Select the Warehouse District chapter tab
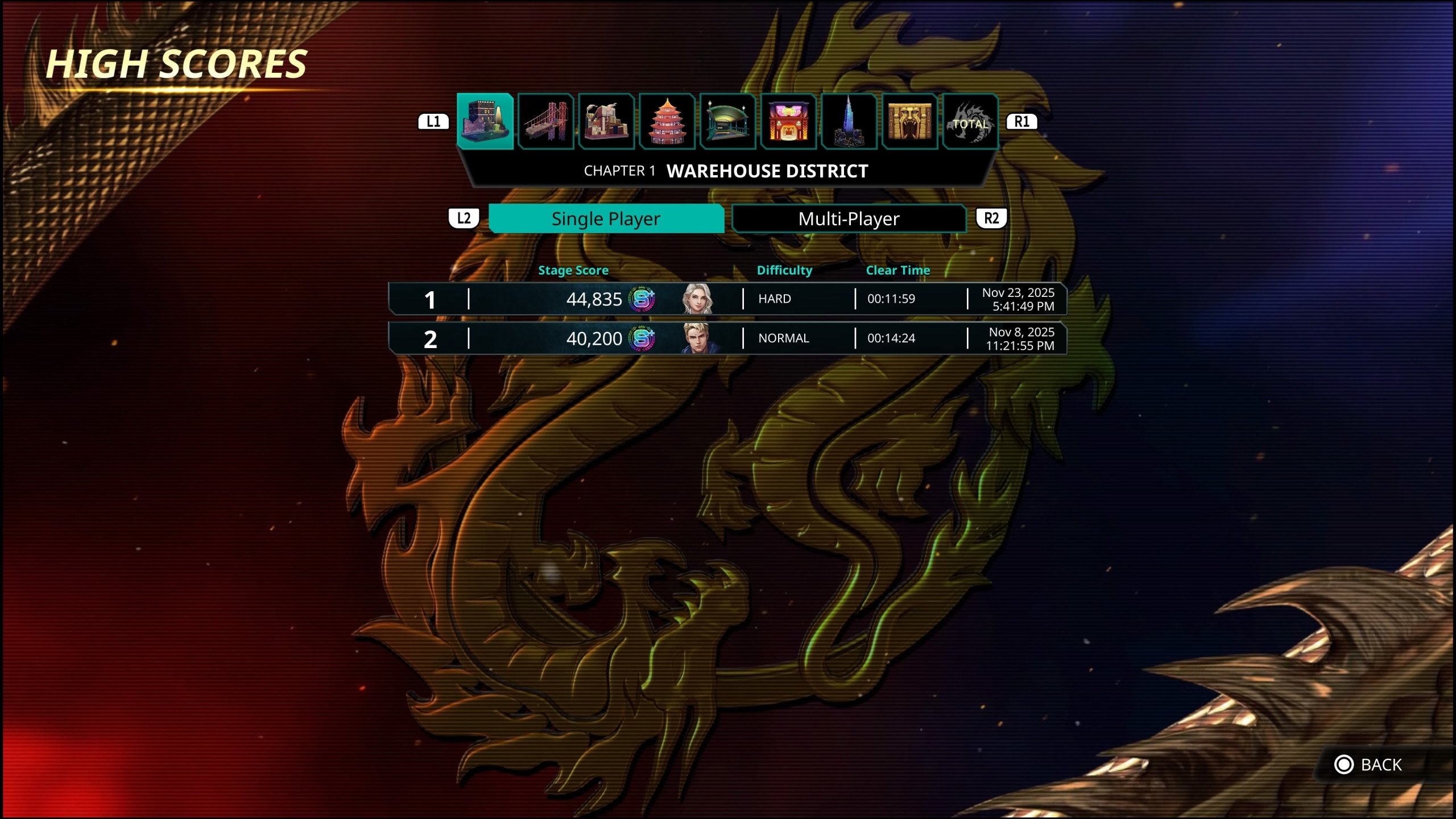 point(485,122)
